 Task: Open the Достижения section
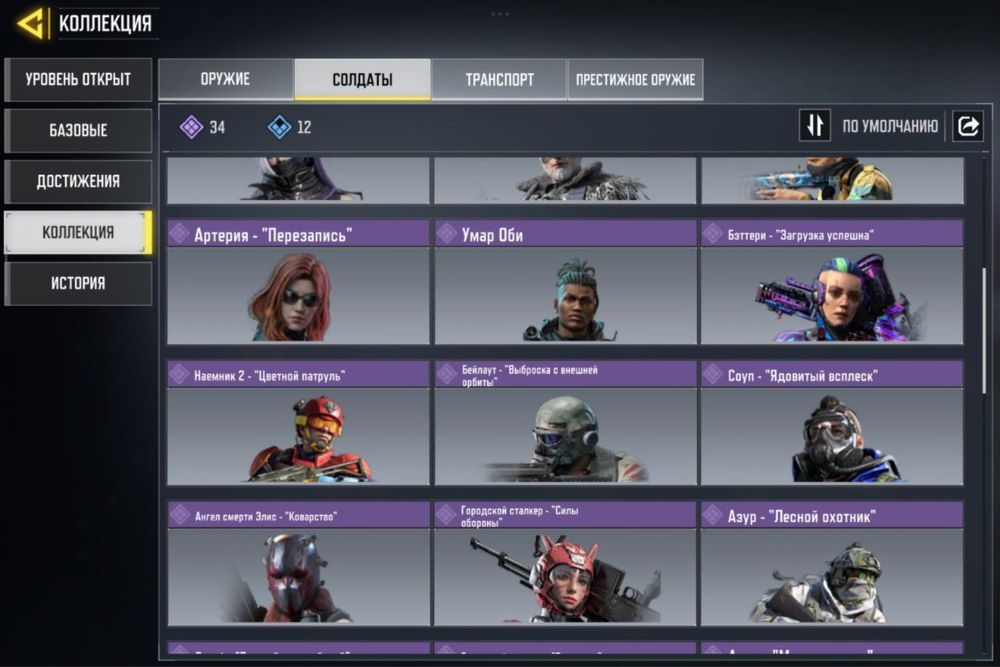[x=78, y=181]
